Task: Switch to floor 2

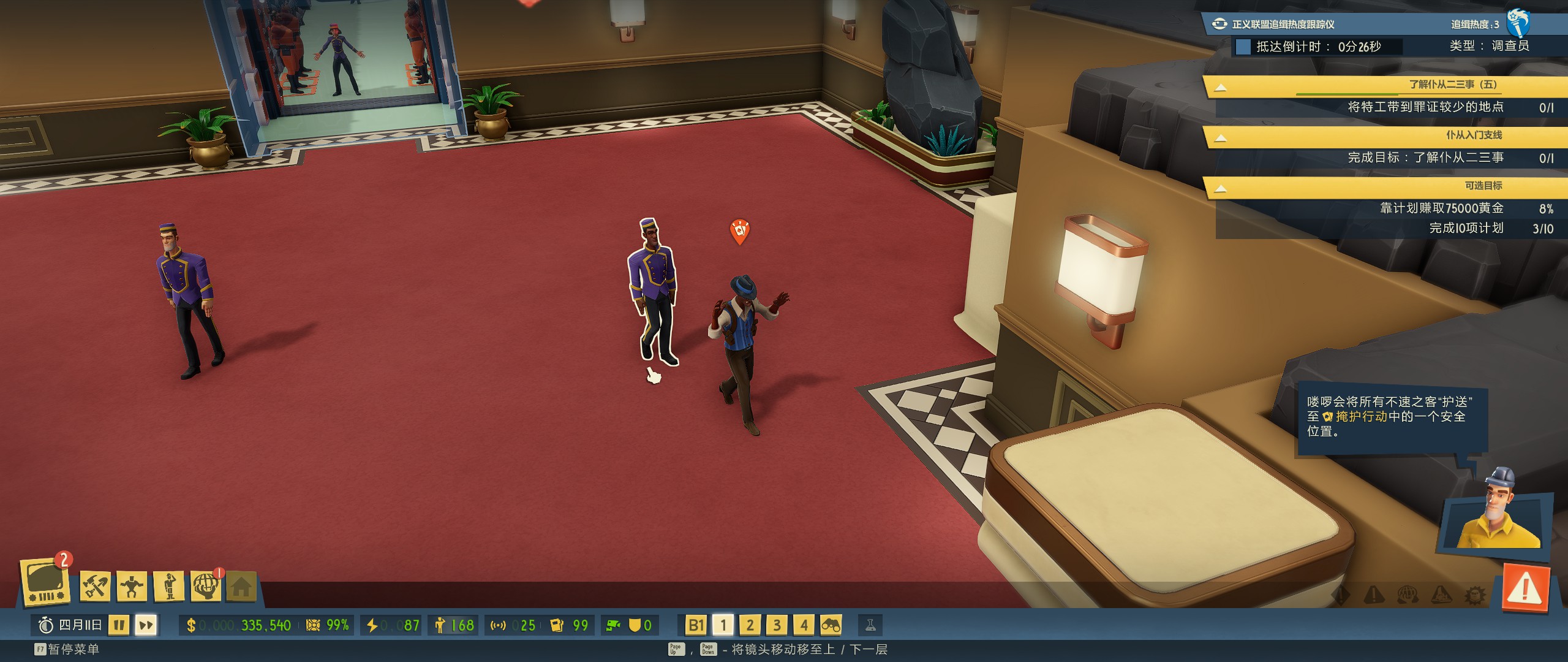Action: (x=750, y=625)
